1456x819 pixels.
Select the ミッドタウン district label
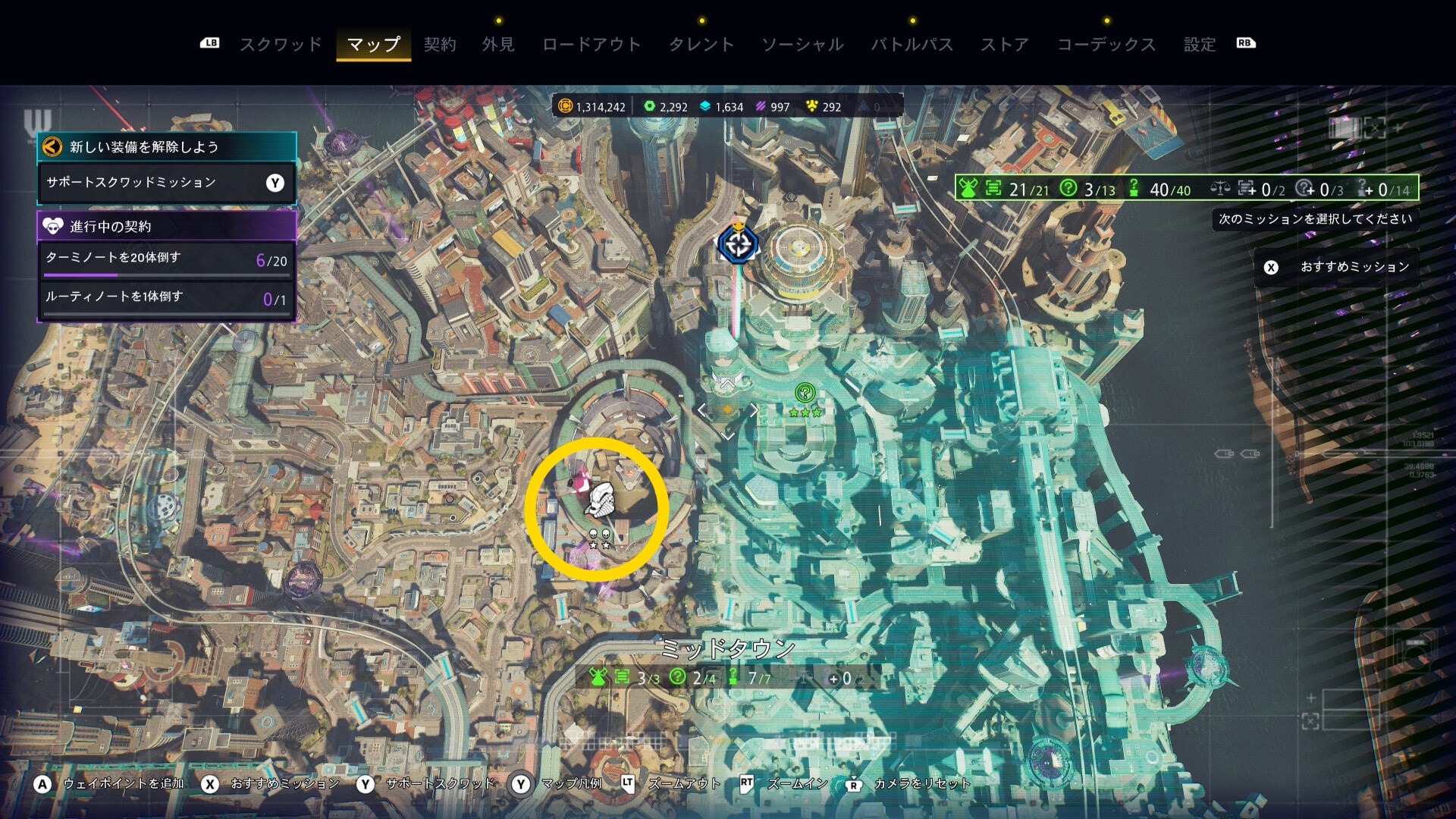[x=727, y=649]
